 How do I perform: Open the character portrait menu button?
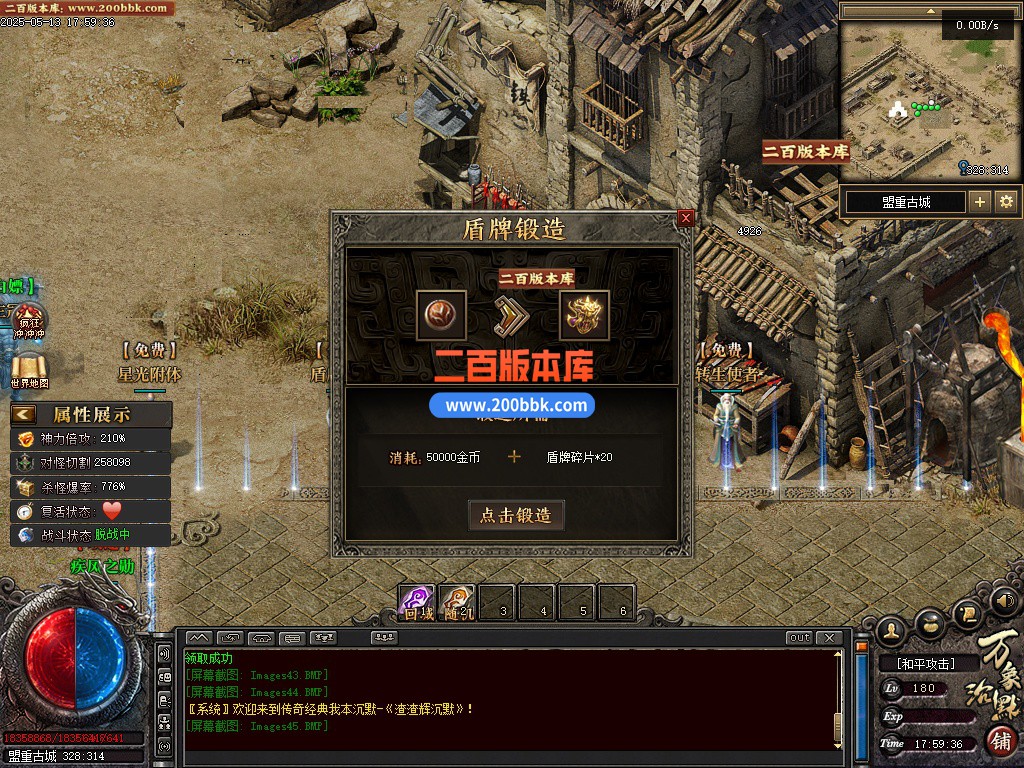(x=891, y=629)
